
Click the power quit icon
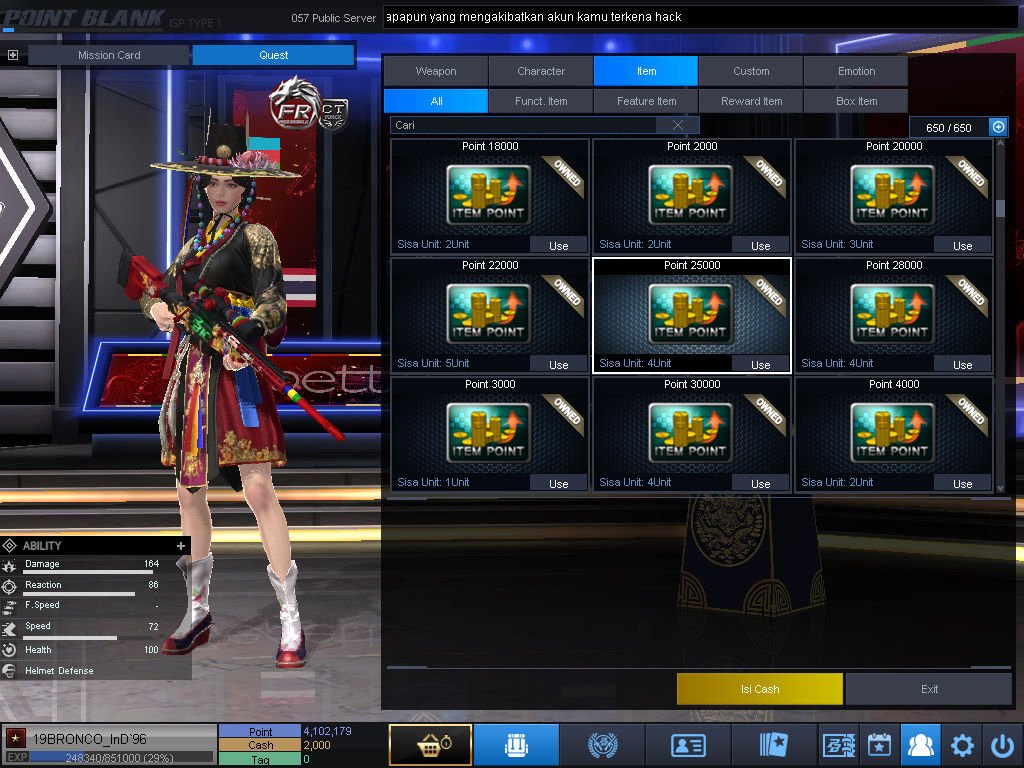1002,745
